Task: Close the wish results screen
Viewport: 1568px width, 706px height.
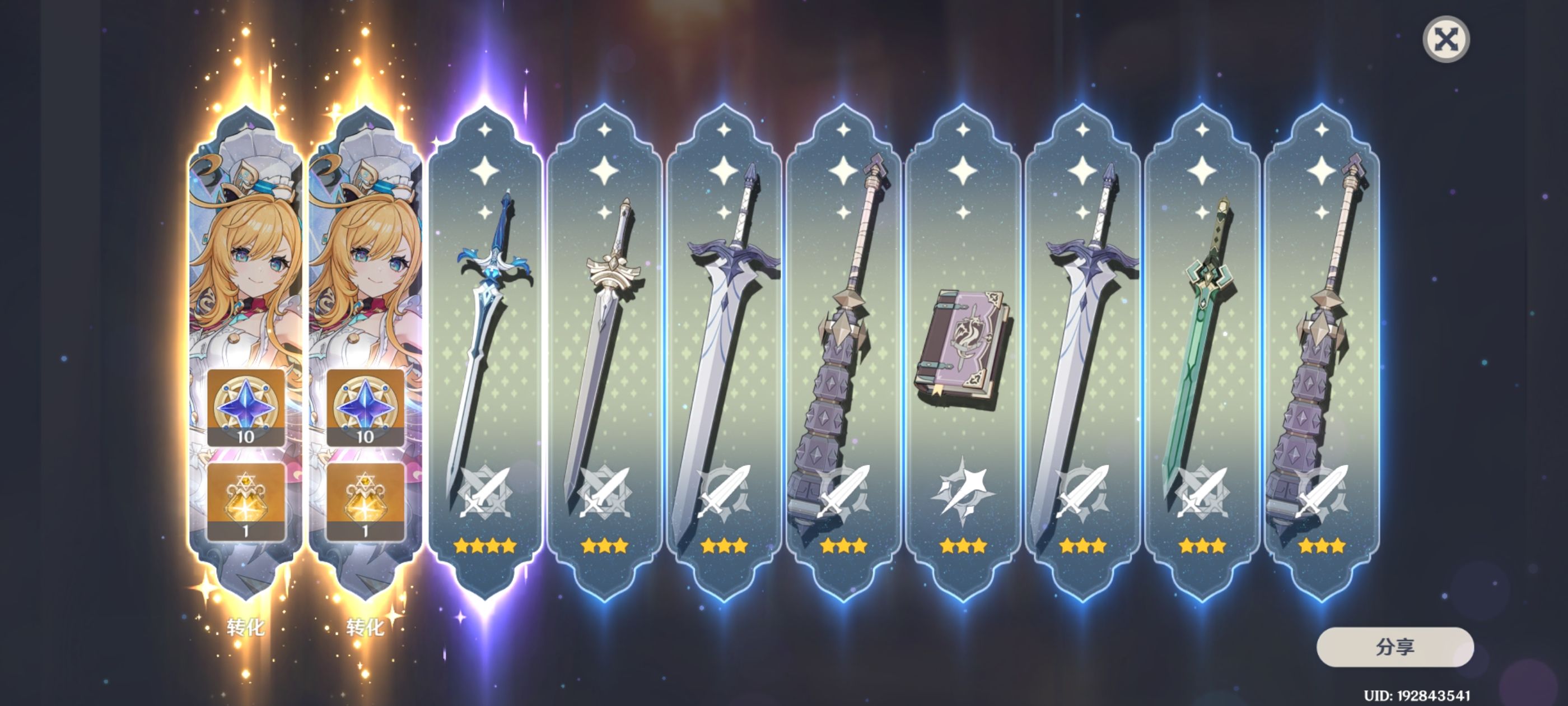Action: point(1446,40)
